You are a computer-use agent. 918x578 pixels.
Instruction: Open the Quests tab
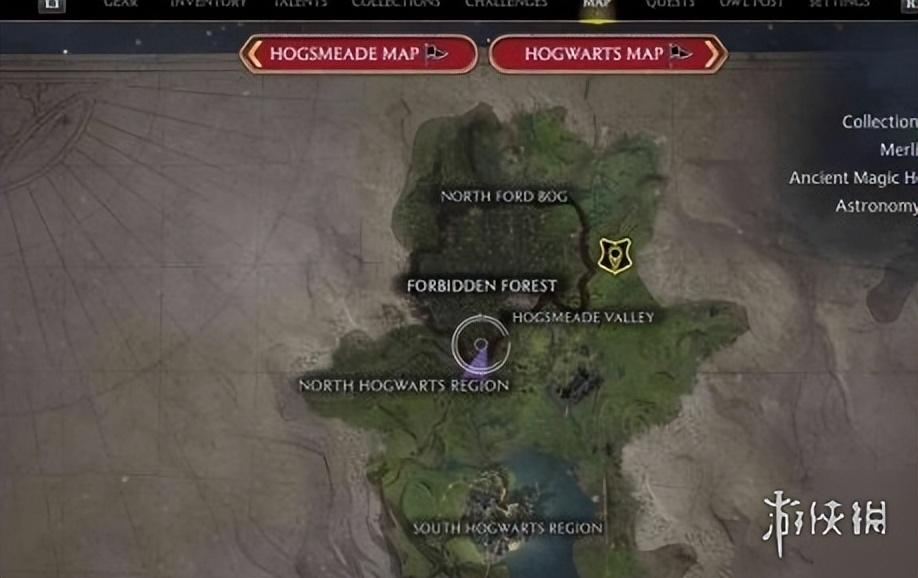670,4
